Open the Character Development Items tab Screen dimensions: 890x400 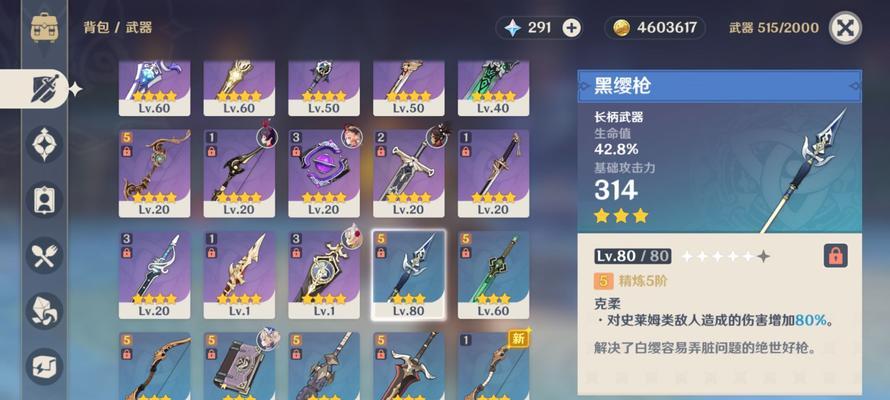(x=44, y=200)
